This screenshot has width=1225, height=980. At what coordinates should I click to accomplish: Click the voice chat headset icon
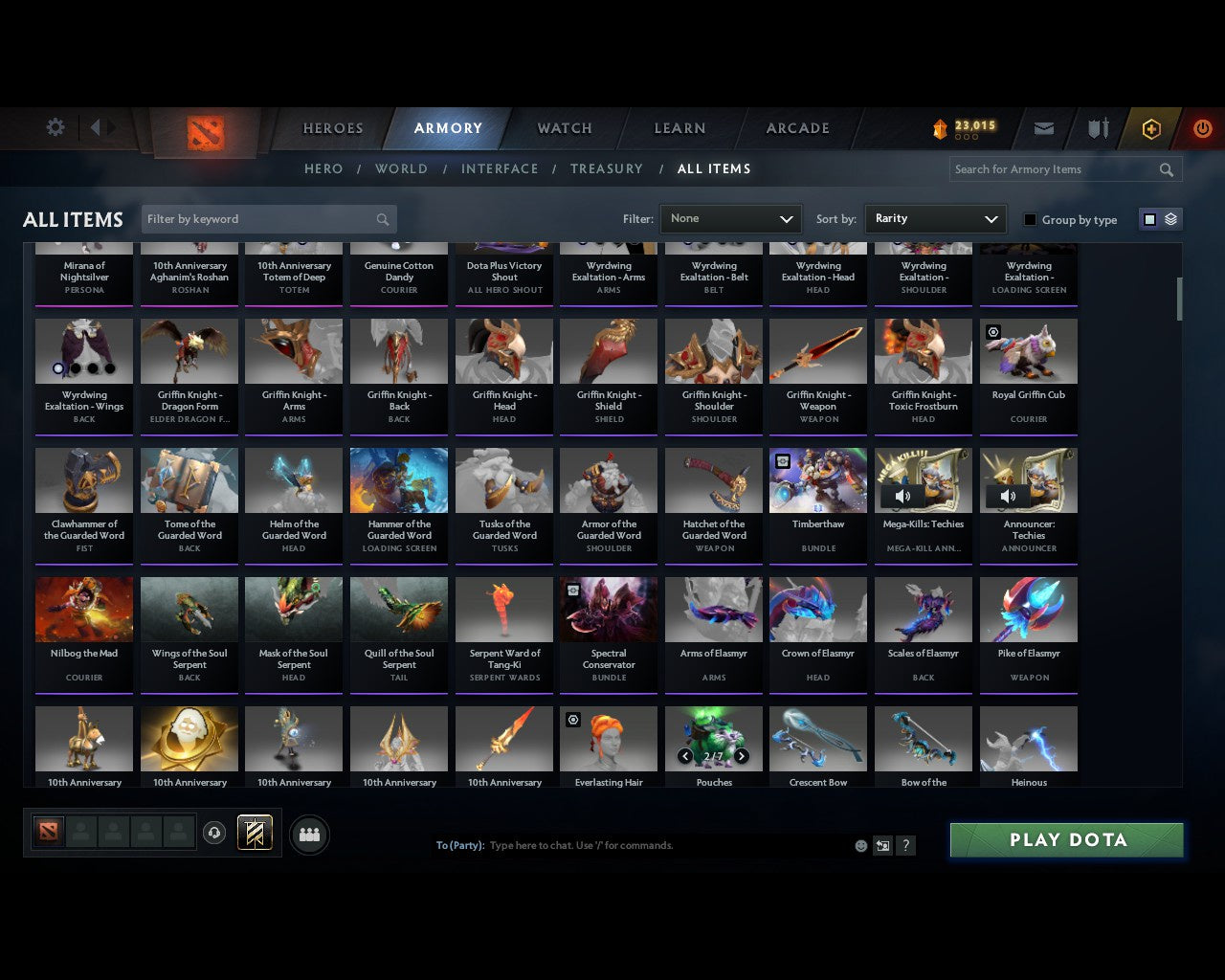tap(214, 833)
